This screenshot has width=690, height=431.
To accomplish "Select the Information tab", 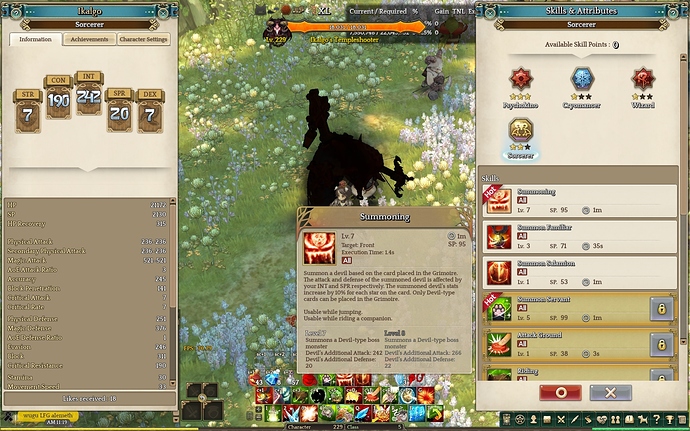I will point(36,40).
